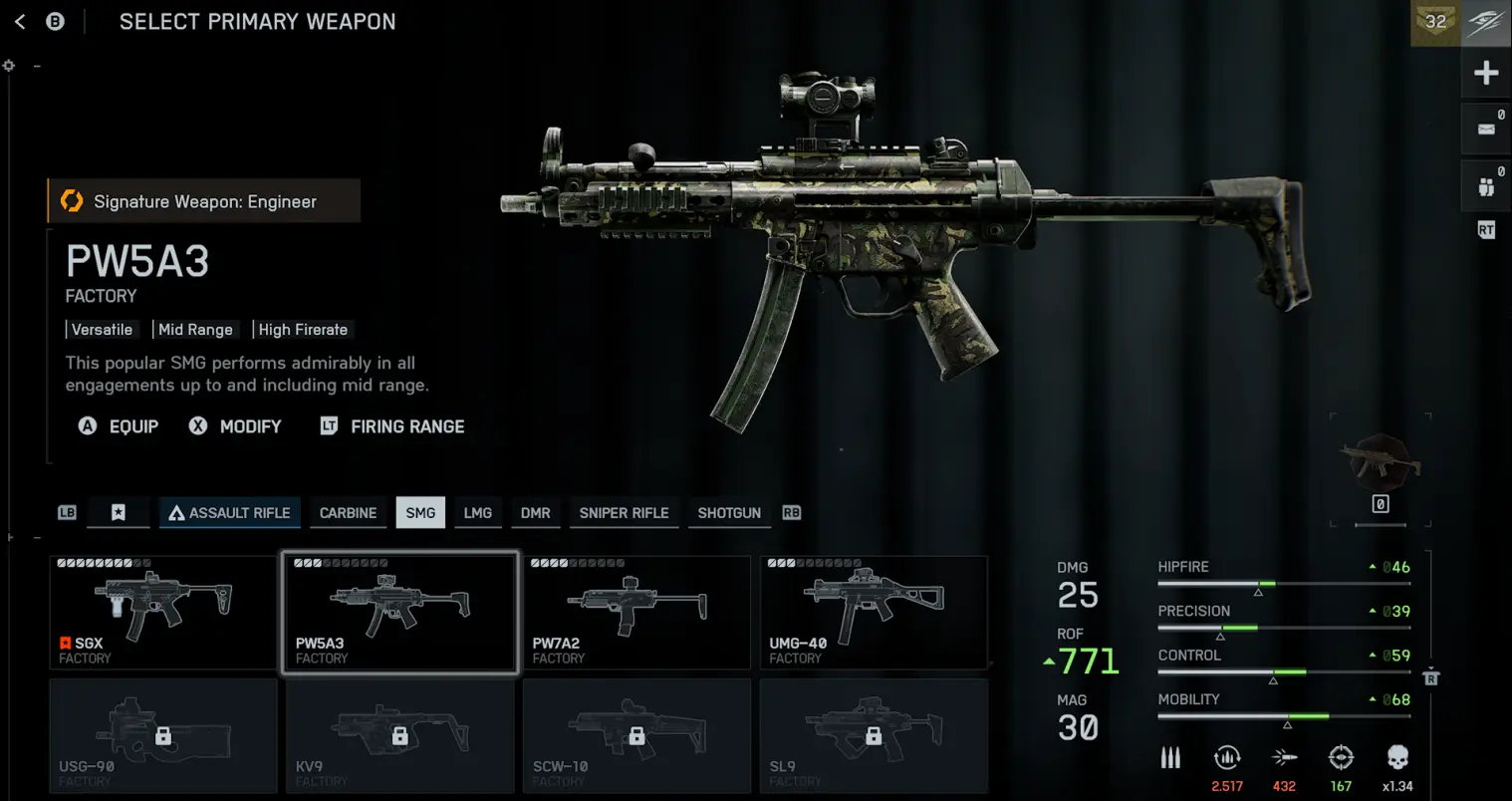Go back using the top-left arrow
1512x801 pixels.
pos(20,21)
